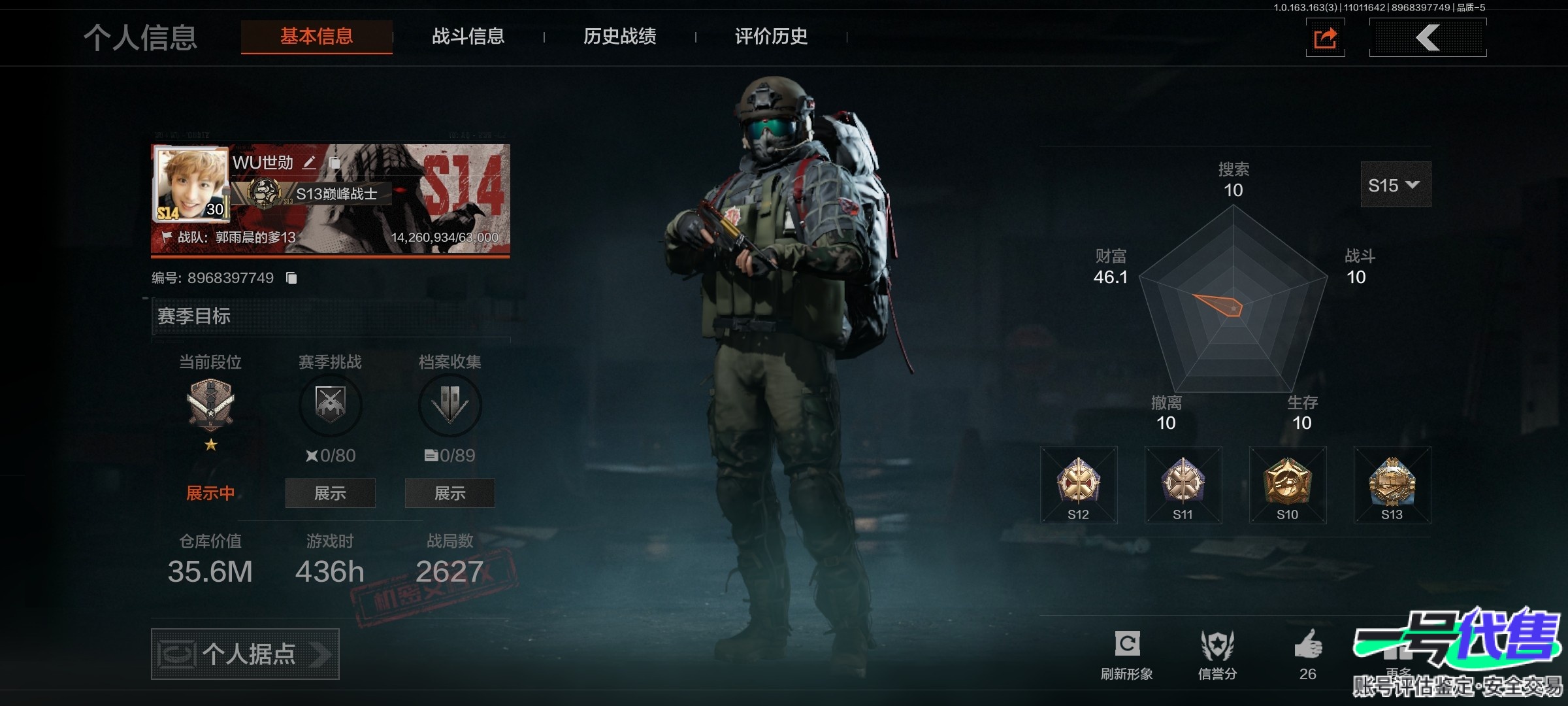
Task: Select the 评价历史 tab
Action: pos(771,37)
